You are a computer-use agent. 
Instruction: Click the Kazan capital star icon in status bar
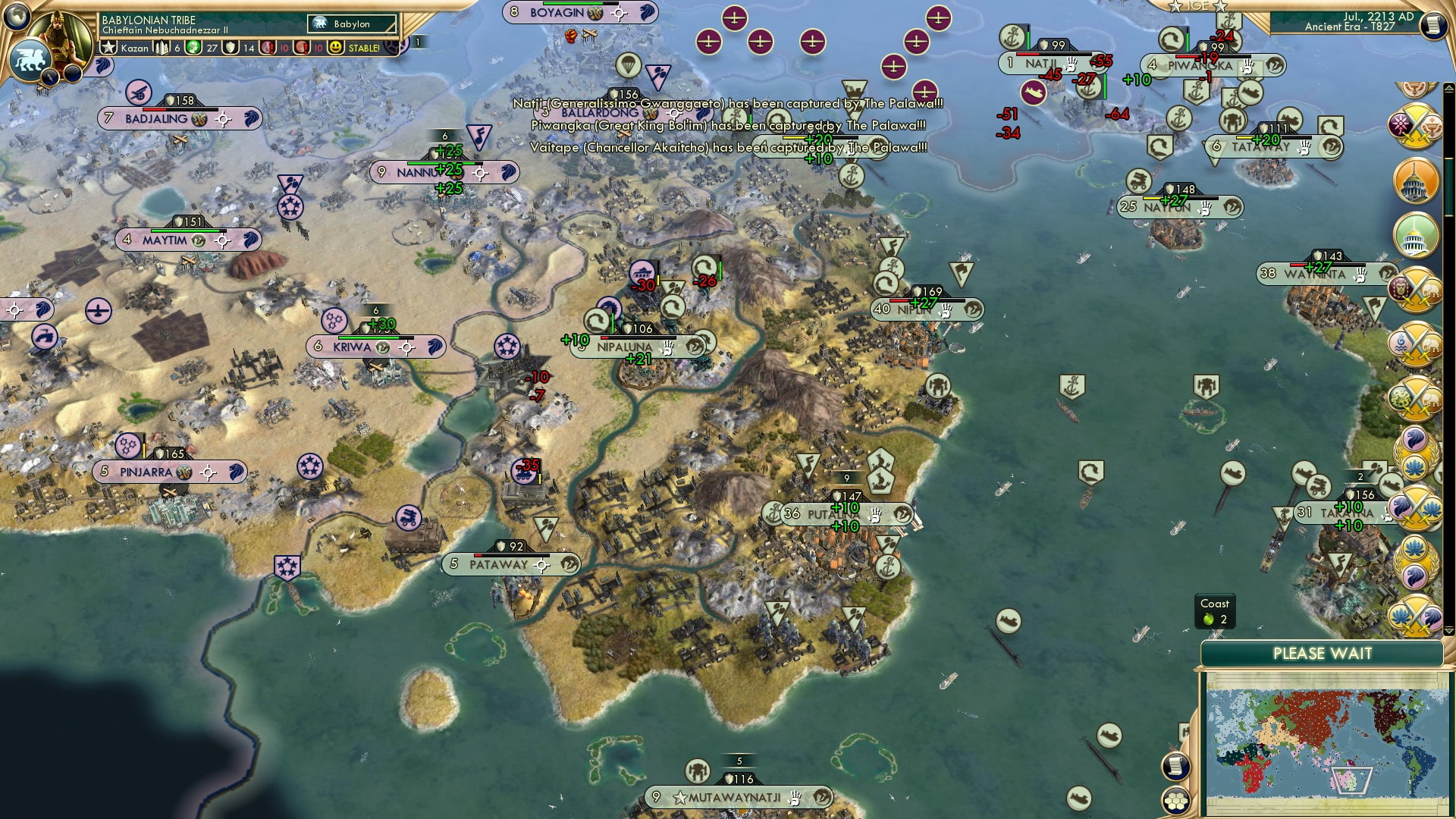tap(109, 49)
